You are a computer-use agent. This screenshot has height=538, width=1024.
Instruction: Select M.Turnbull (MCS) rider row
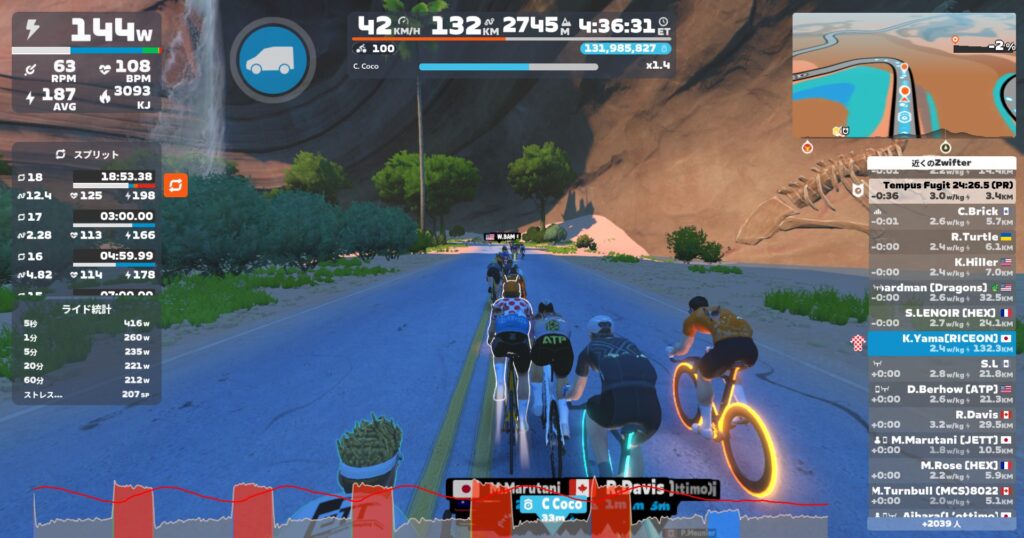pyautogui.click(x=942, y=495)
